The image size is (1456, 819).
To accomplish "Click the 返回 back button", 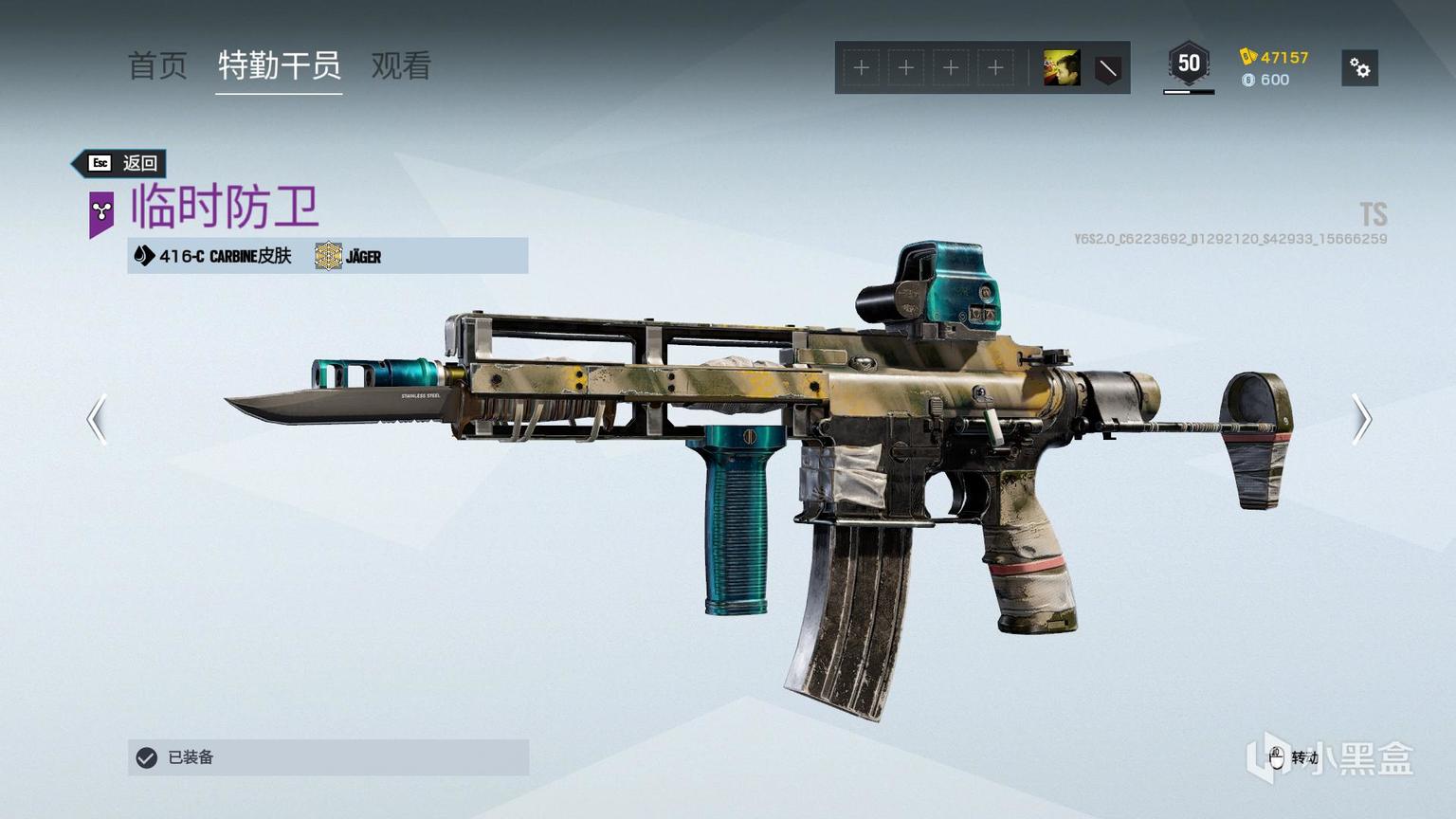I will 122,163.
